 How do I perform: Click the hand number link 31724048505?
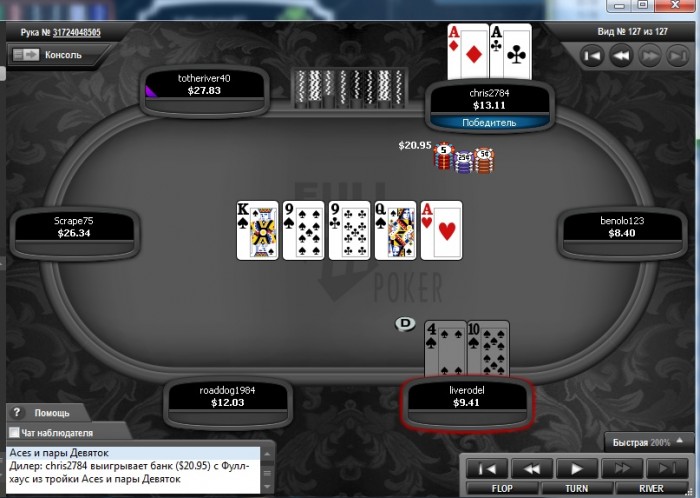[x=70, y=32]
